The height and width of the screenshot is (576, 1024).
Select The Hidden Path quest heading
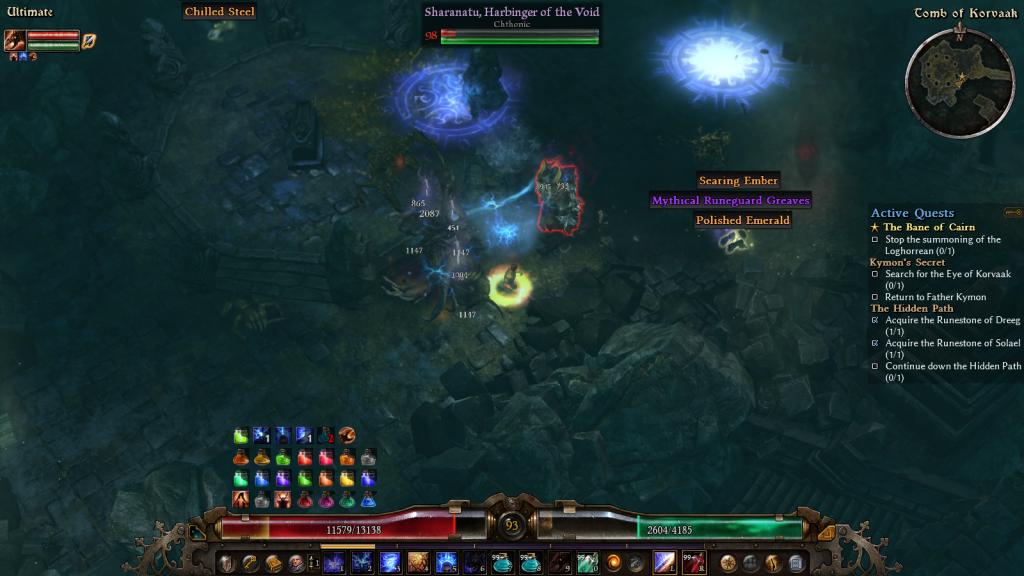(x=912, y=308)
